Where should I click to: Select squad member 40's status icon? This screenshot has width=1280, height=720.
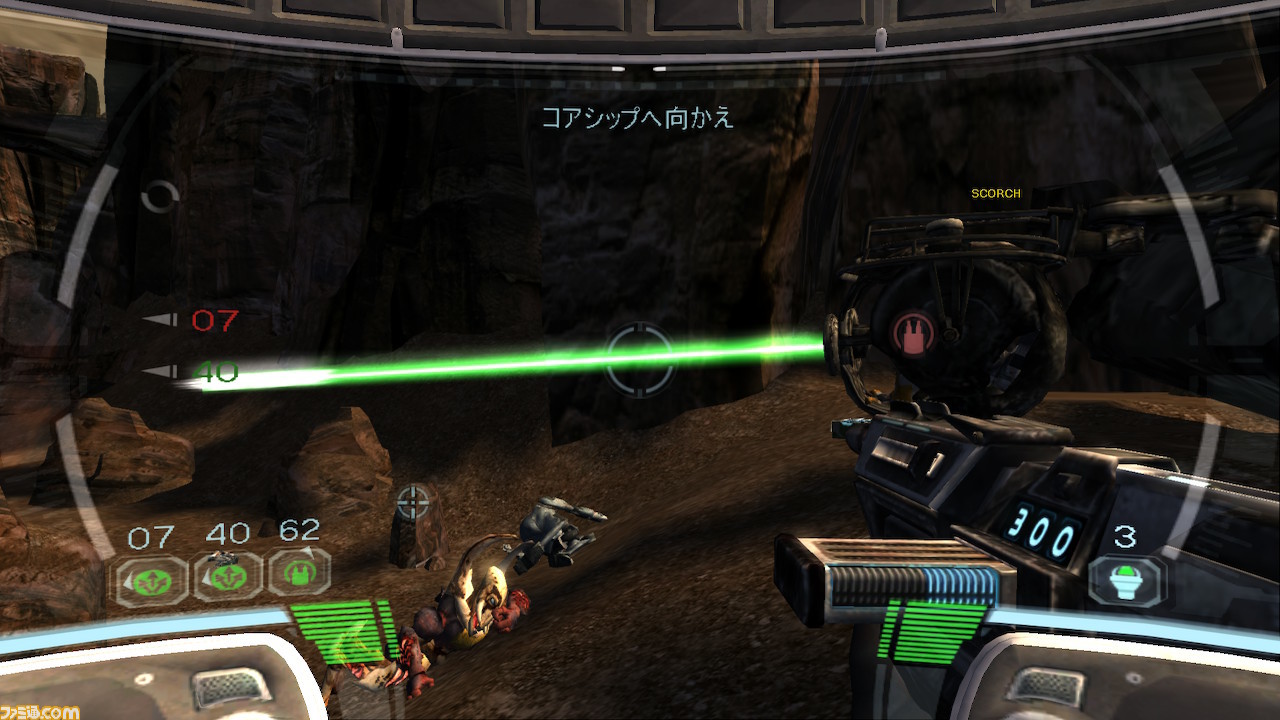pos(227,577)
